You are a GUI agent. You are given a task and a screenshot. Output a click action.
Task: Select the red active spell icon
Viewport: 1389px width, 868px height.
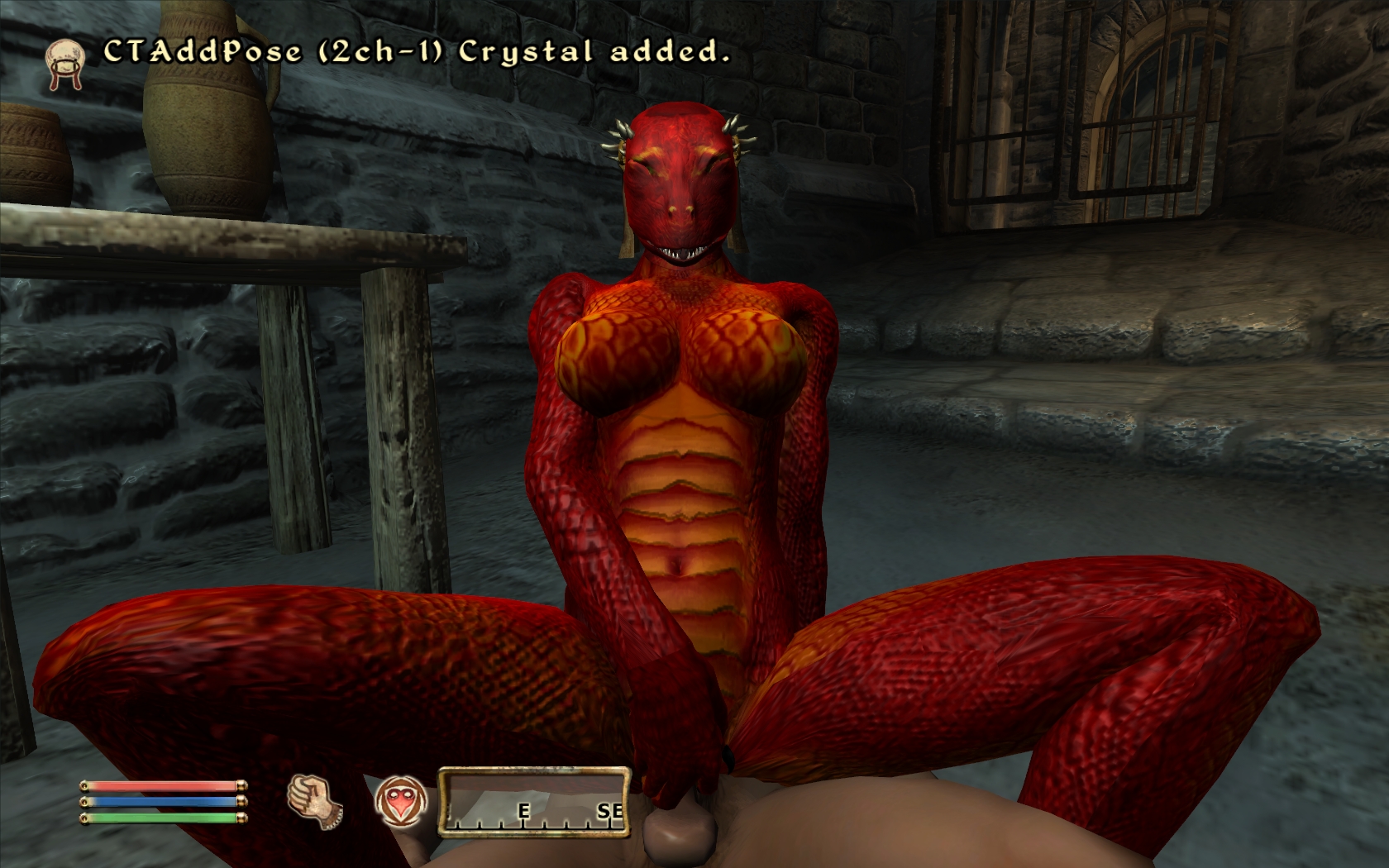[401, 802]
